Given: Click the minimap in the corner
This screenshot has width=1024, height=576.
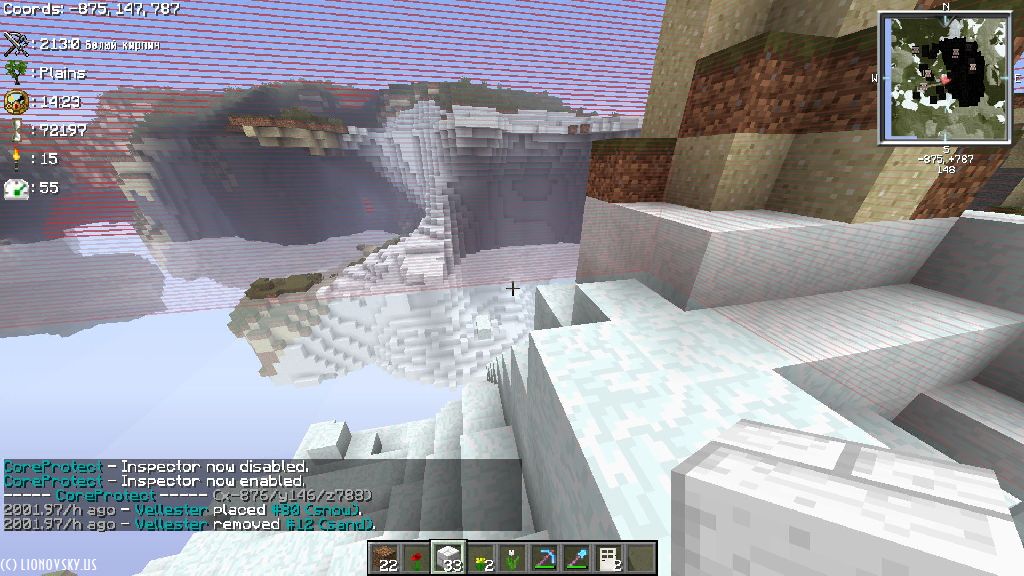Looking at the screenshot, I should click(943, 78).
